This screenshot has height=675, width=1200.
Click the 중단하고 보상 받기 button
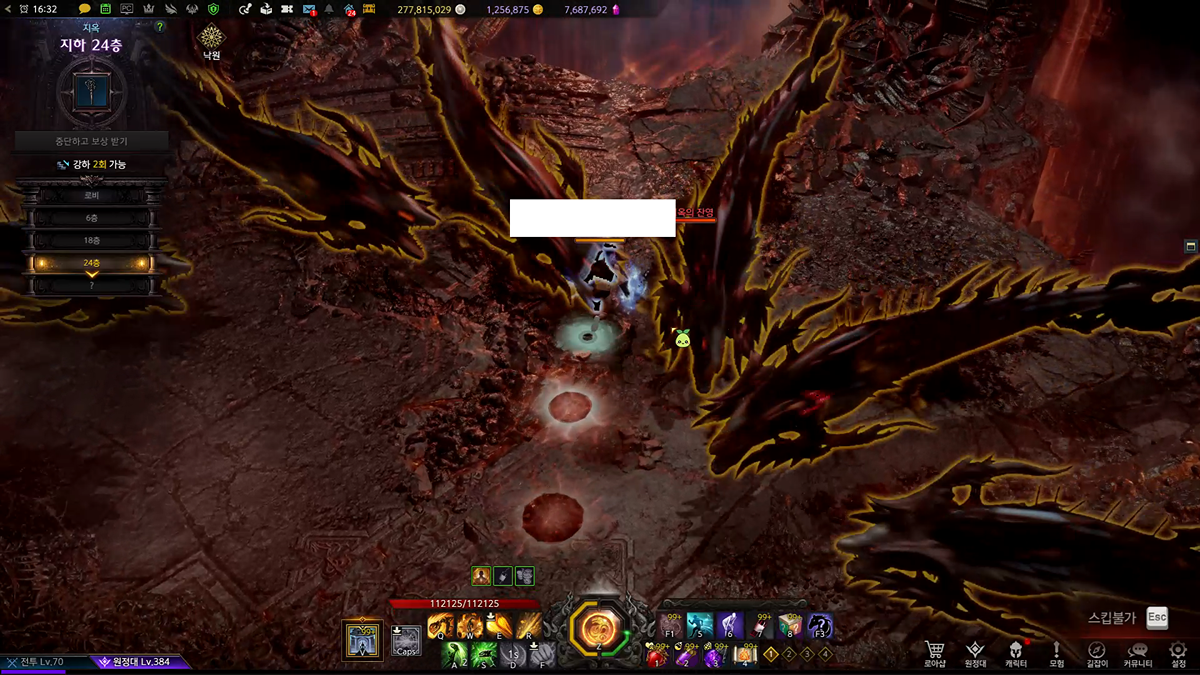point(91,141)
